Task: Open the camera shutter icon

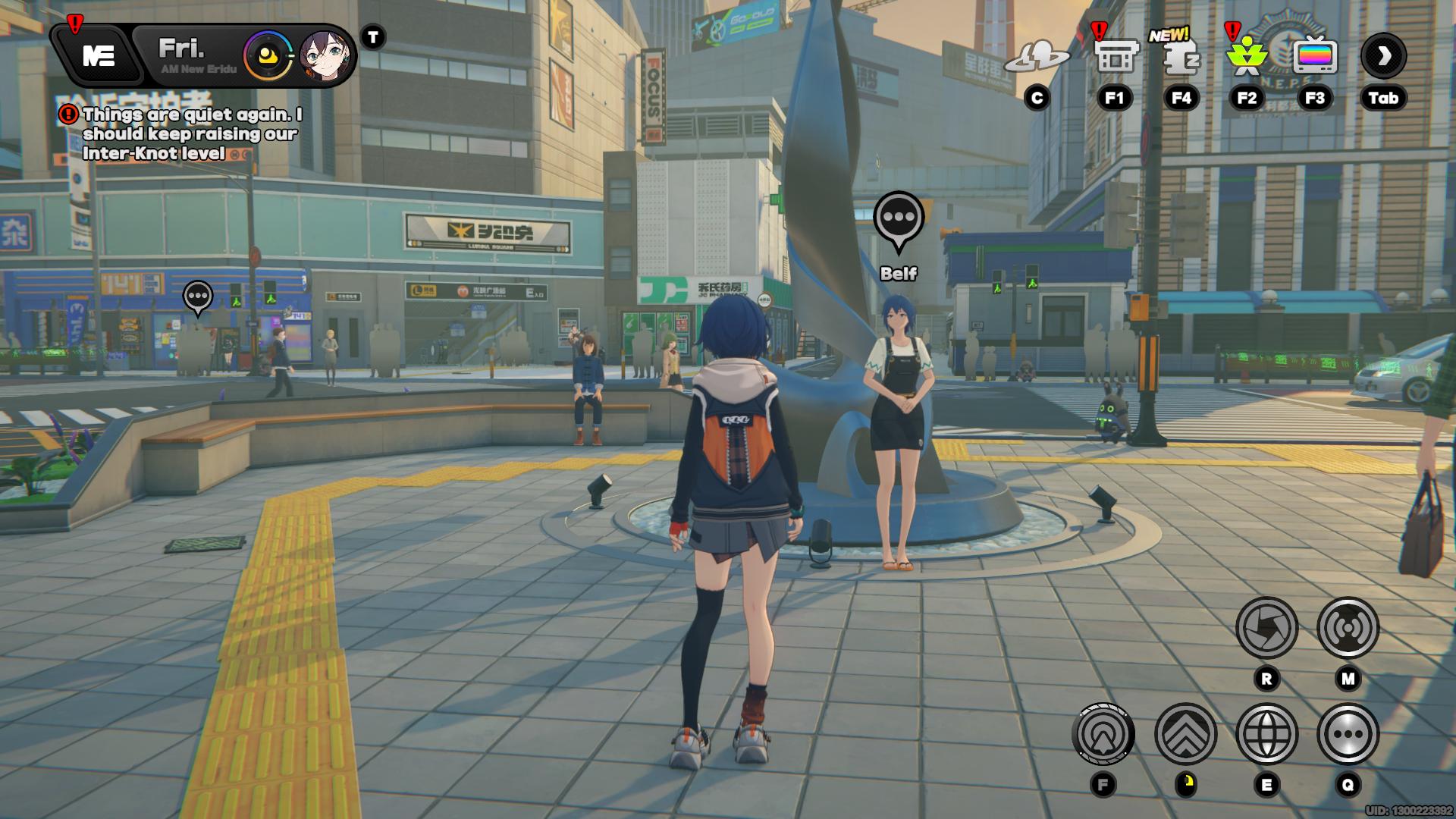Action: coord(1266,628)
